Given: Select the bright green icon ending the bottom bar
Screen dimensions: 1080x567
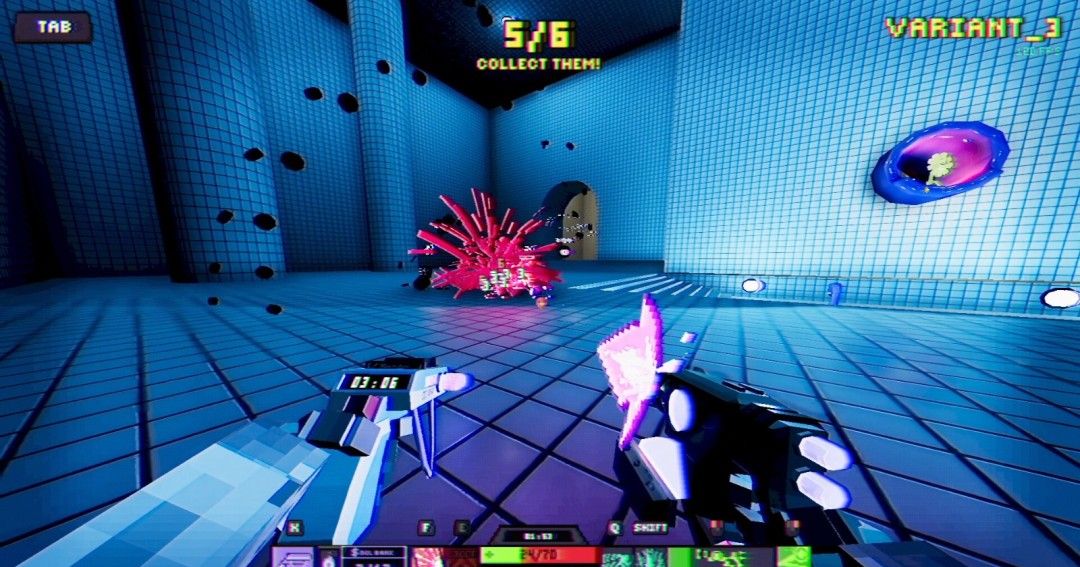Looking at the screenshot, I should click(794, 557).
